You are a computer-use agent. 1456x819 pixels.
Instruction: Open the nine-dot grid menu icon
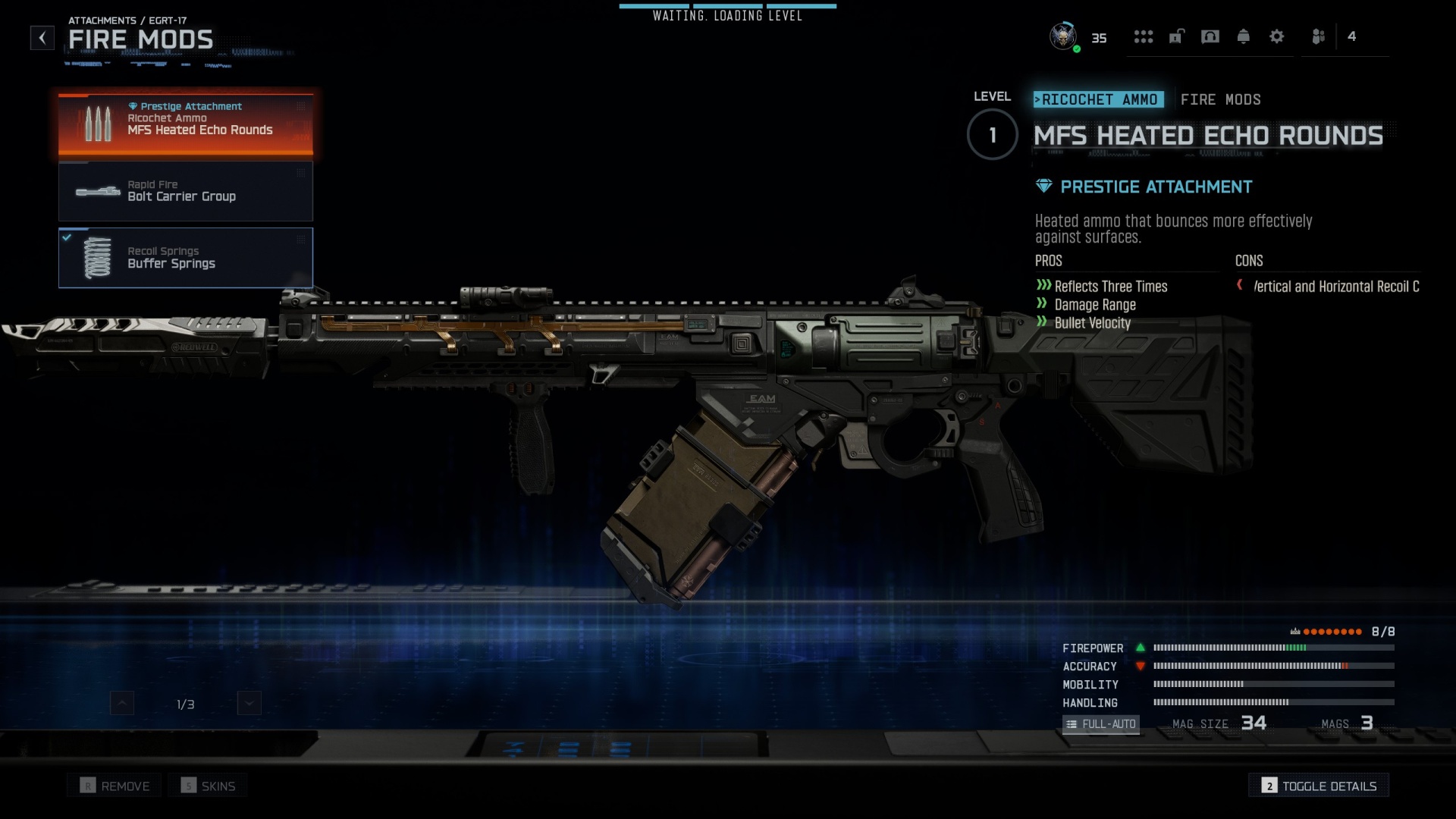coord(1144,36)
